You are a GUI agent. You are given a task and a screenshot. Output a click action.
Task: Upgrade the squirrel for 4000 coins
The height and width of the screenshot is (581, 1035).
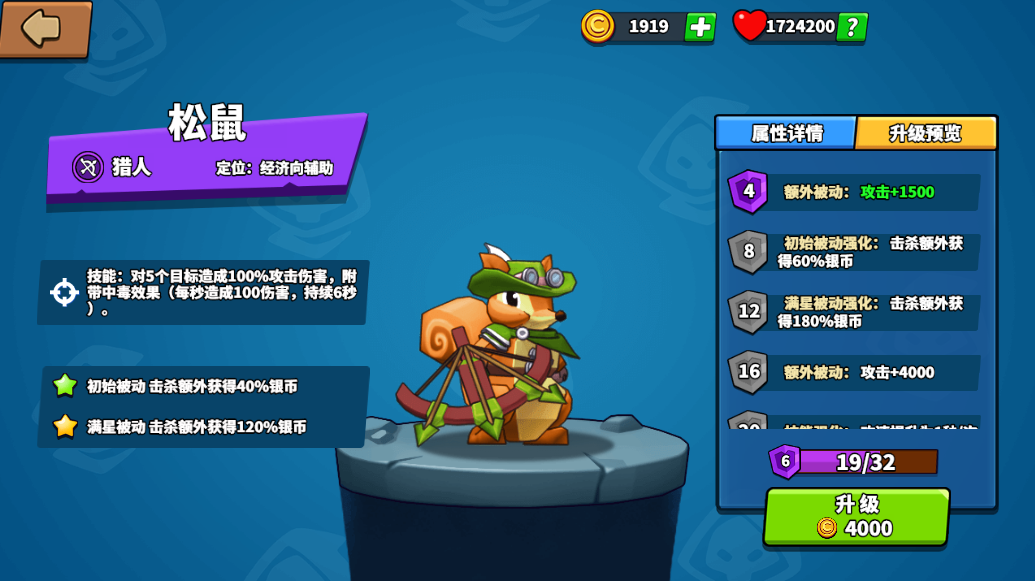tap(856, 516)
